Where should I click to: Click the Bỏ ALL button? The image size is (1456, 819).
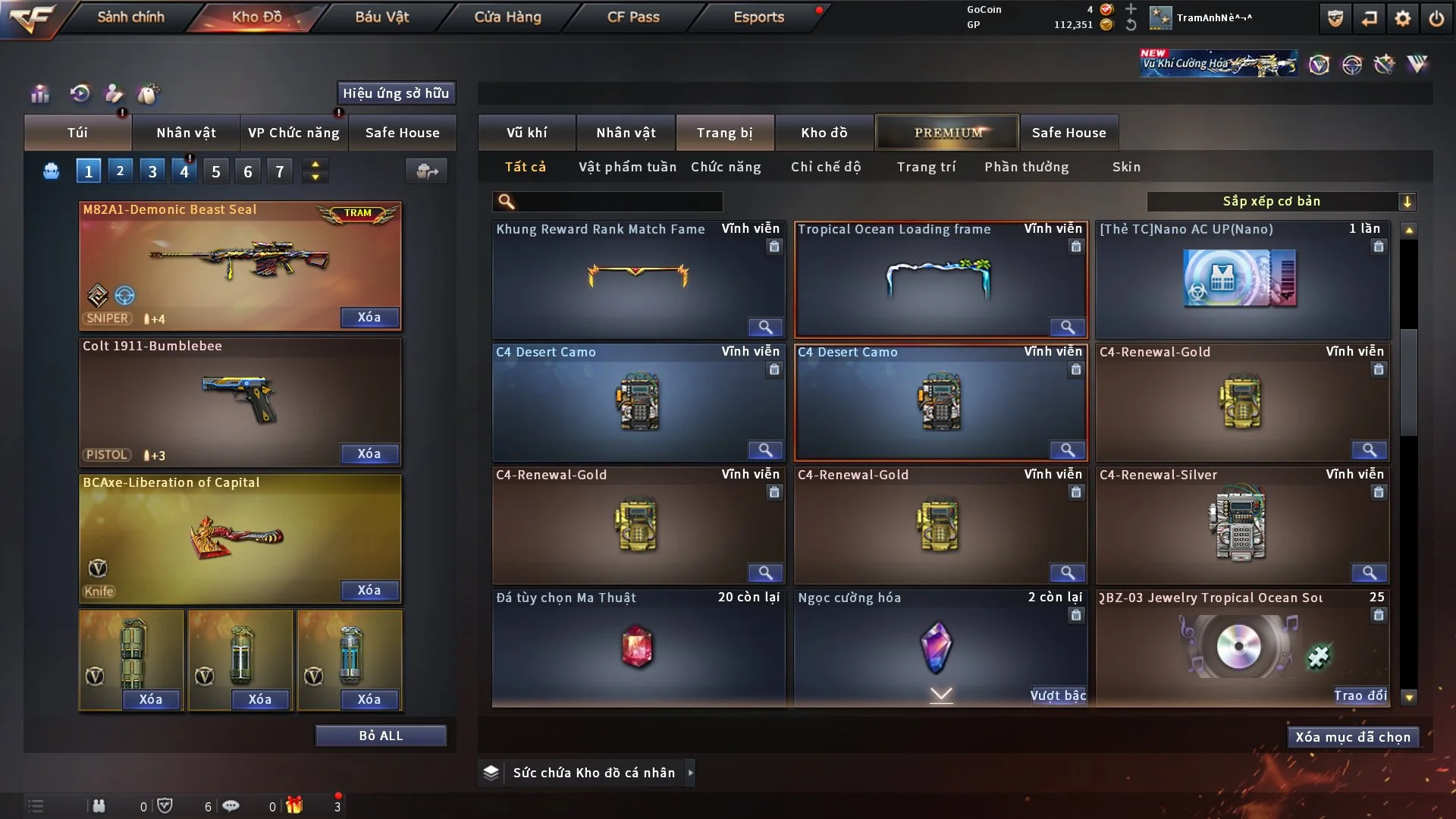pos(381,736)
